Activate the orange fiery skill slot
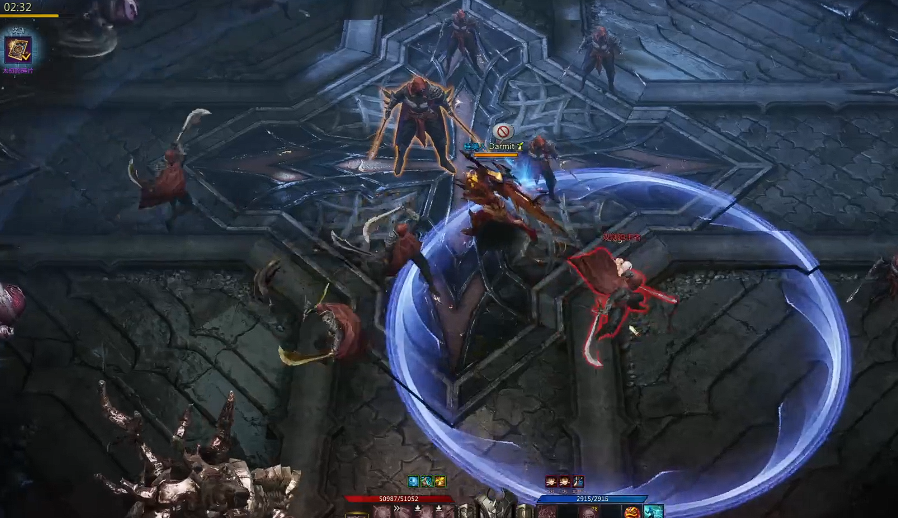Image resolution: width=898 pixels, height=518 pixels. click(632, 512)
